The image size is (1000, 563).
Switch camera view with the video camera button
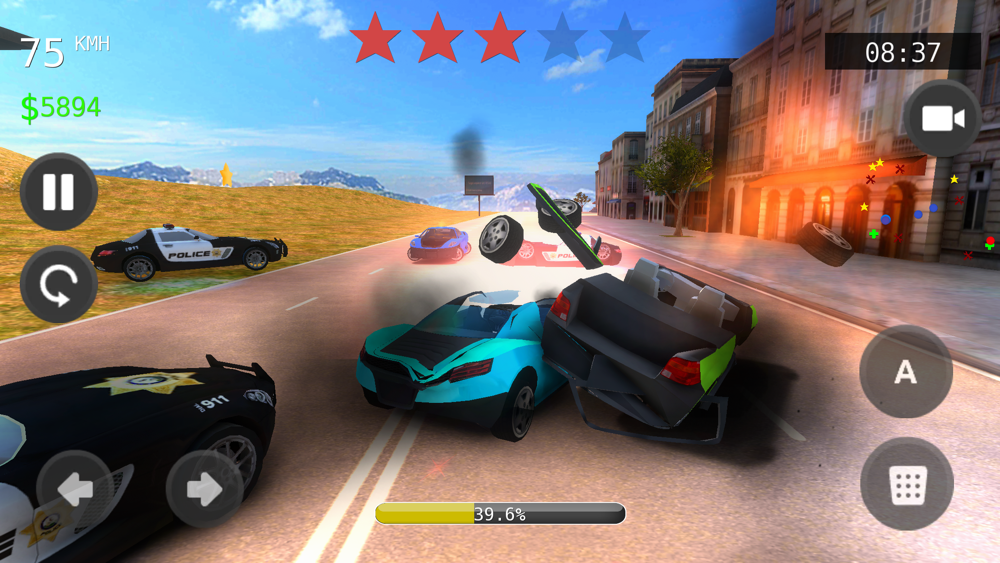coord(942,119)
